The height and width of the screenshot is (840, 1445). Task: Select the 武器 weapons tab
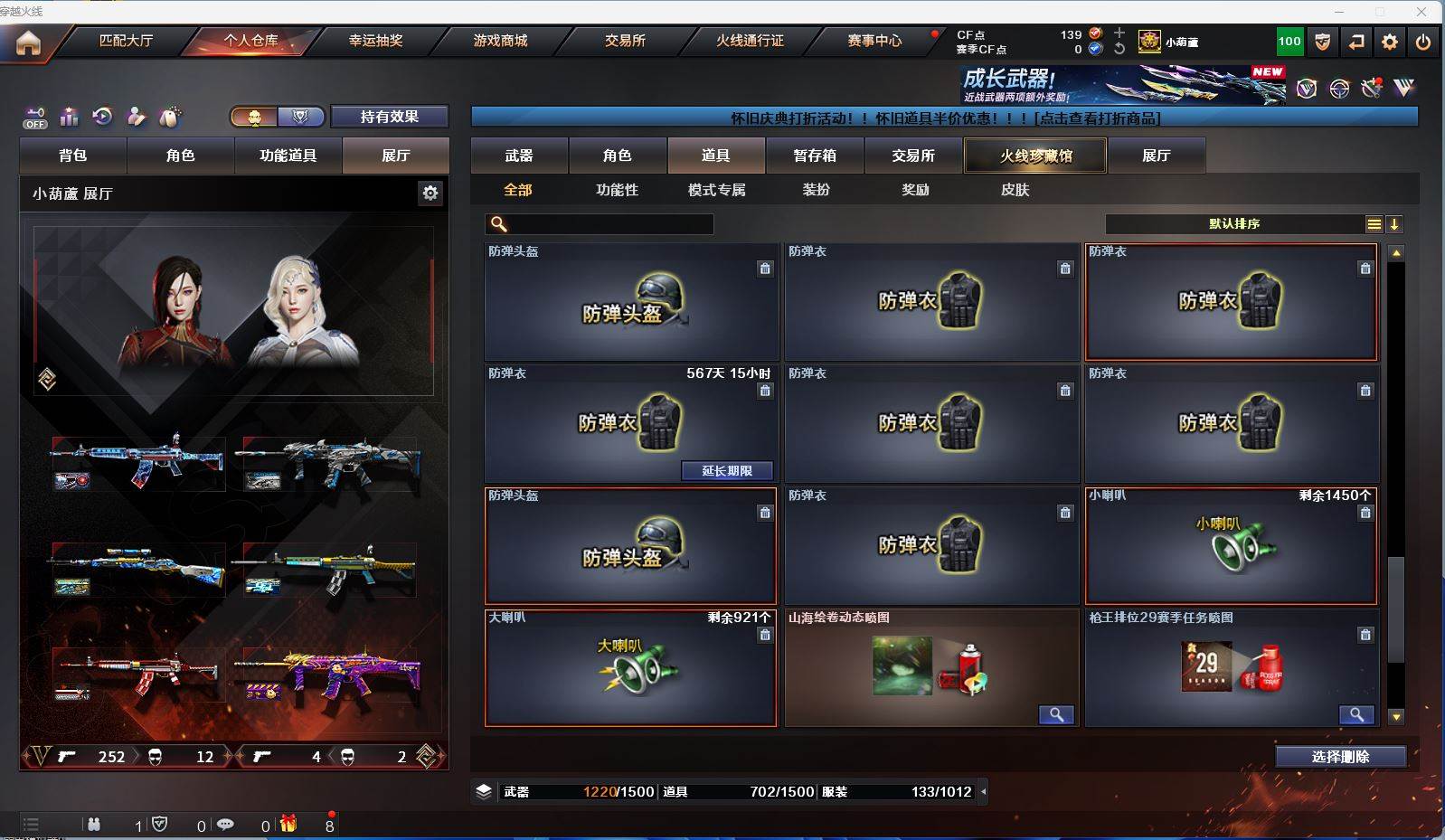pyautogui.click(x=519, y=156)
